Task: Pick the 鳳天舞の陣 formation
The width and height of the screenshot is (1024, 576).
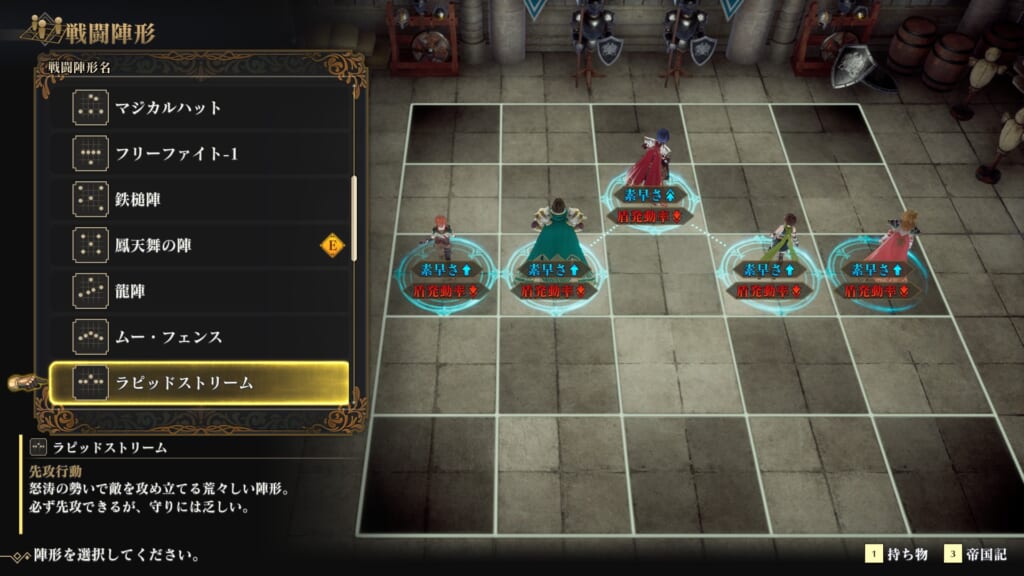Action: (200, 244)
